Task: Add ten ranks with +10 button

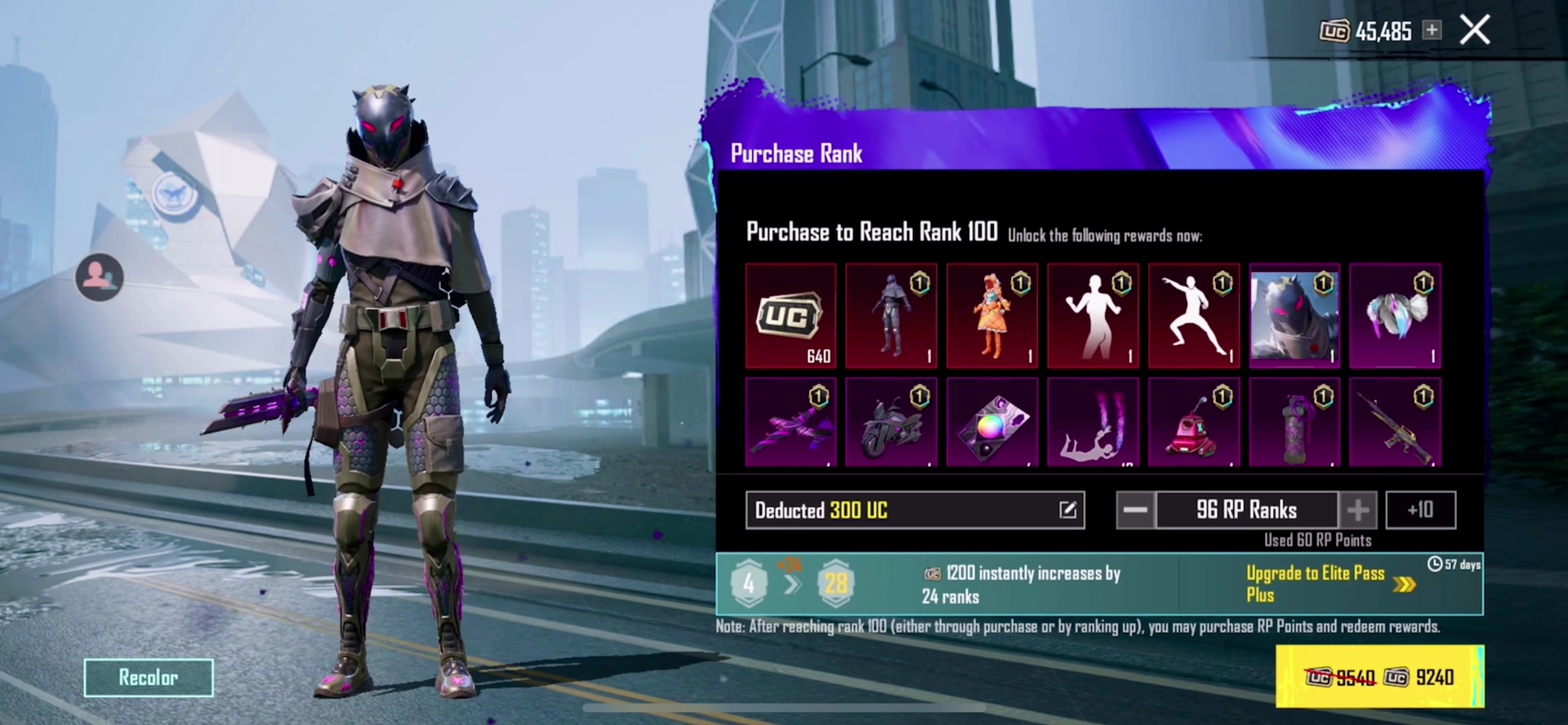Action: pos(1420,510)
